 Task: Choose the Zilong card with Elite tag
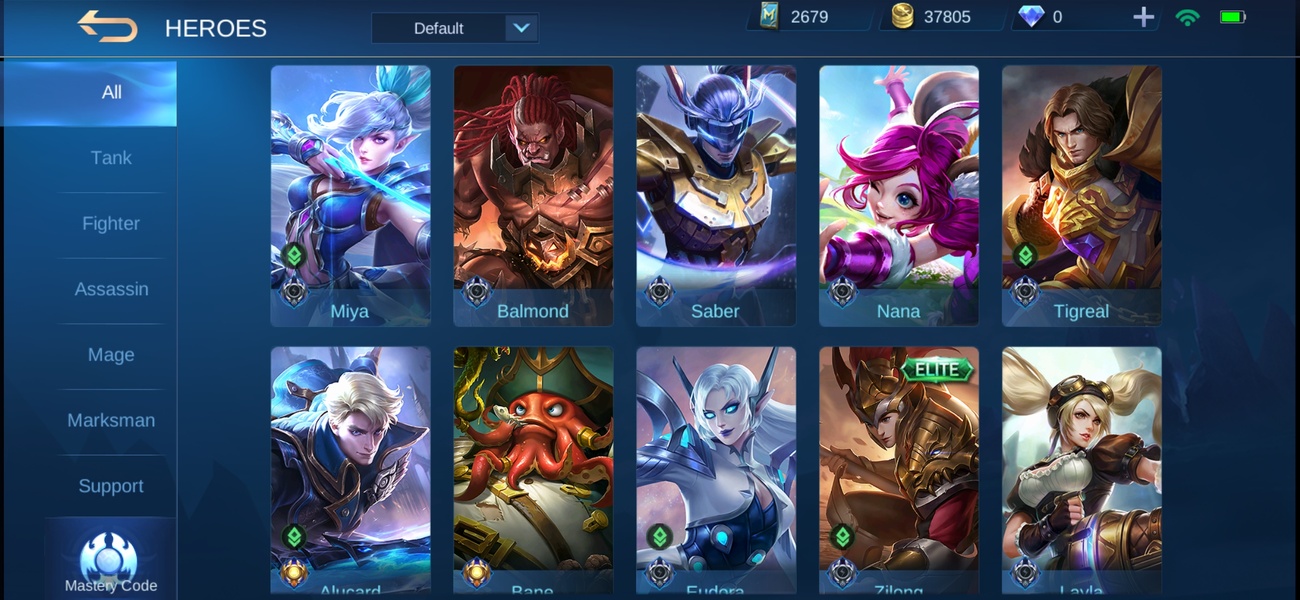[x=899, y=470]
